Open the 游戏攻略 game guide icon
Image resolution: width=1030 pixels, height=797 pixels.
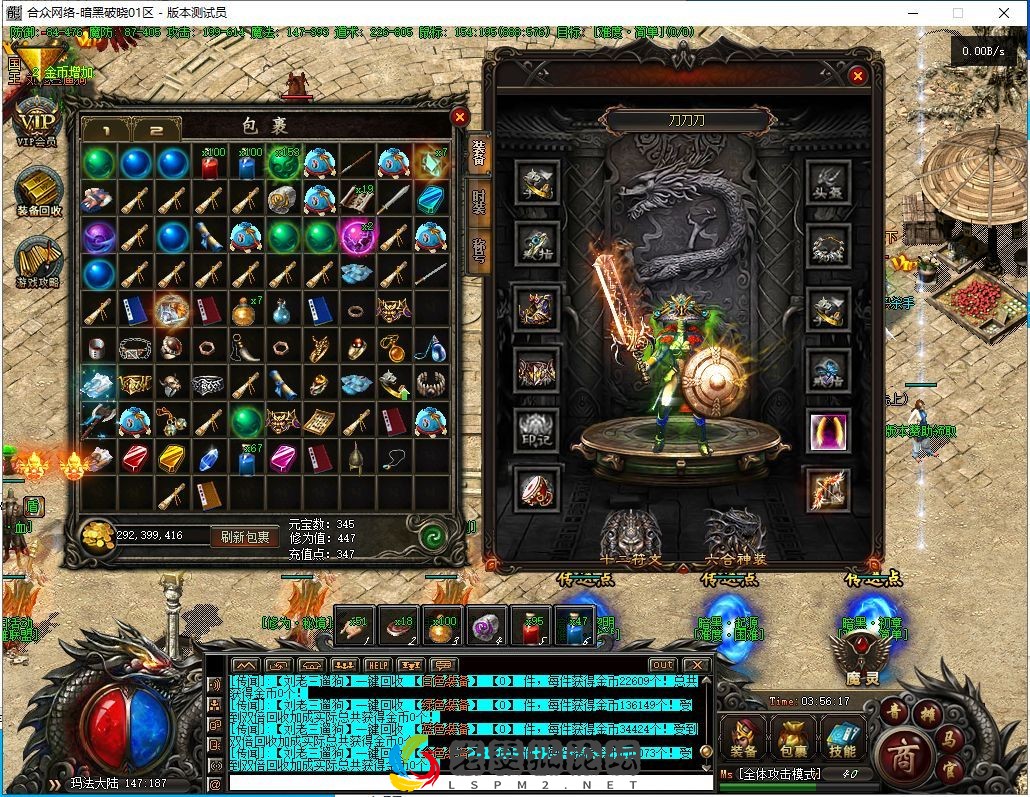coord(38,262)
